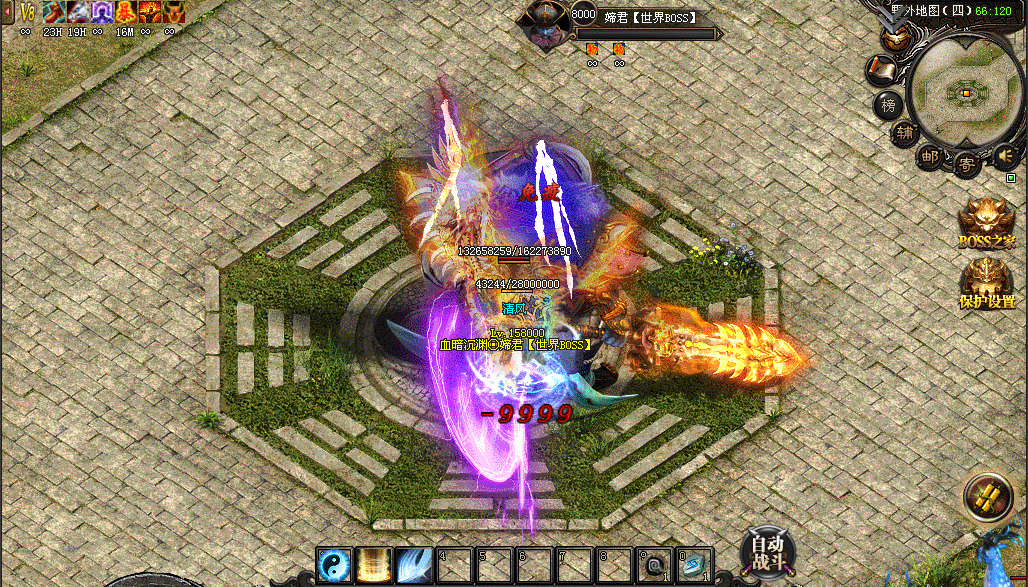
Task: Use the golden light pillar skill
Action: click(x=372, y=565)
